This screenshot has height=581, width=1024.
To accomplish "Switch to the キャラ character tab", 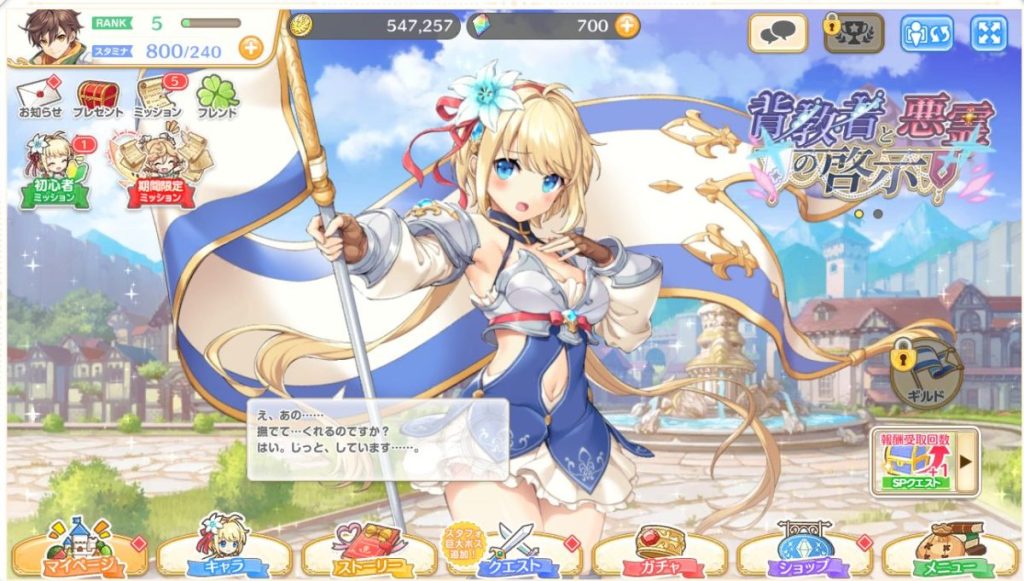I will tap(222, 549).
